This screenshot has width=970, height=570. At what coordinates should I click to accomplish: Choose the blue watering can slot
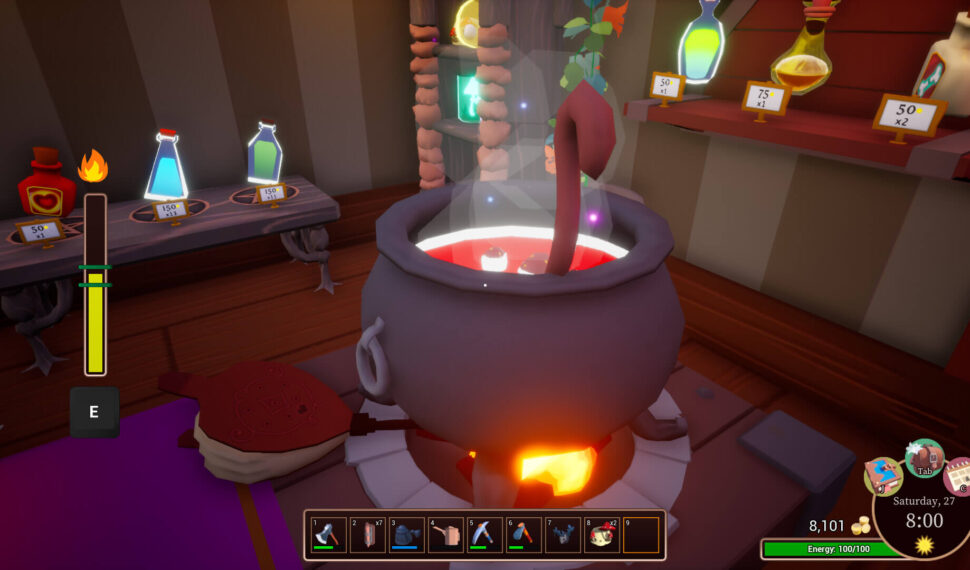tap(406, 535)
